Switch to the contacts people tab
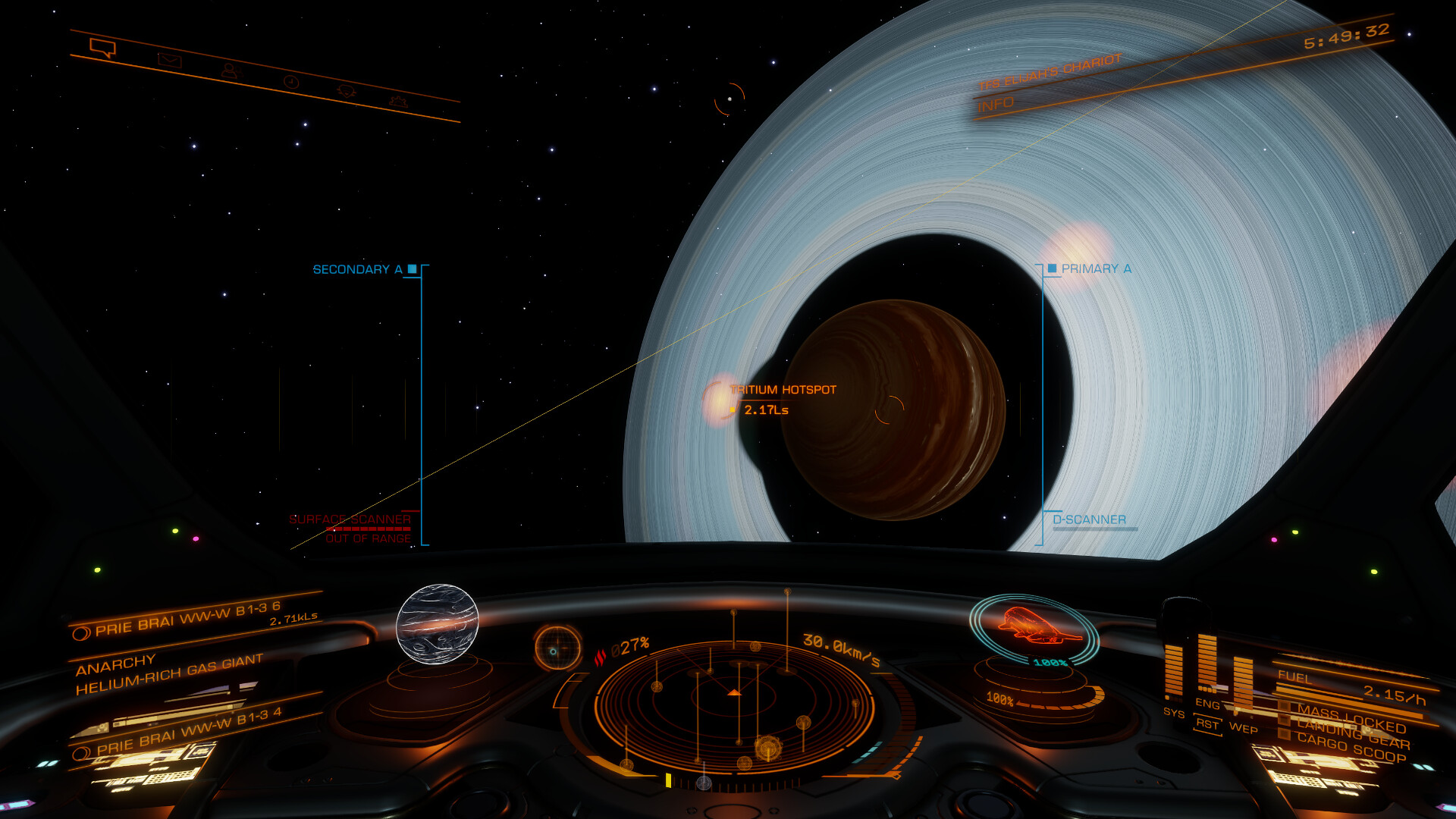Image resolution: width=1456 pixels, height=819 pixels. (229, 71)
